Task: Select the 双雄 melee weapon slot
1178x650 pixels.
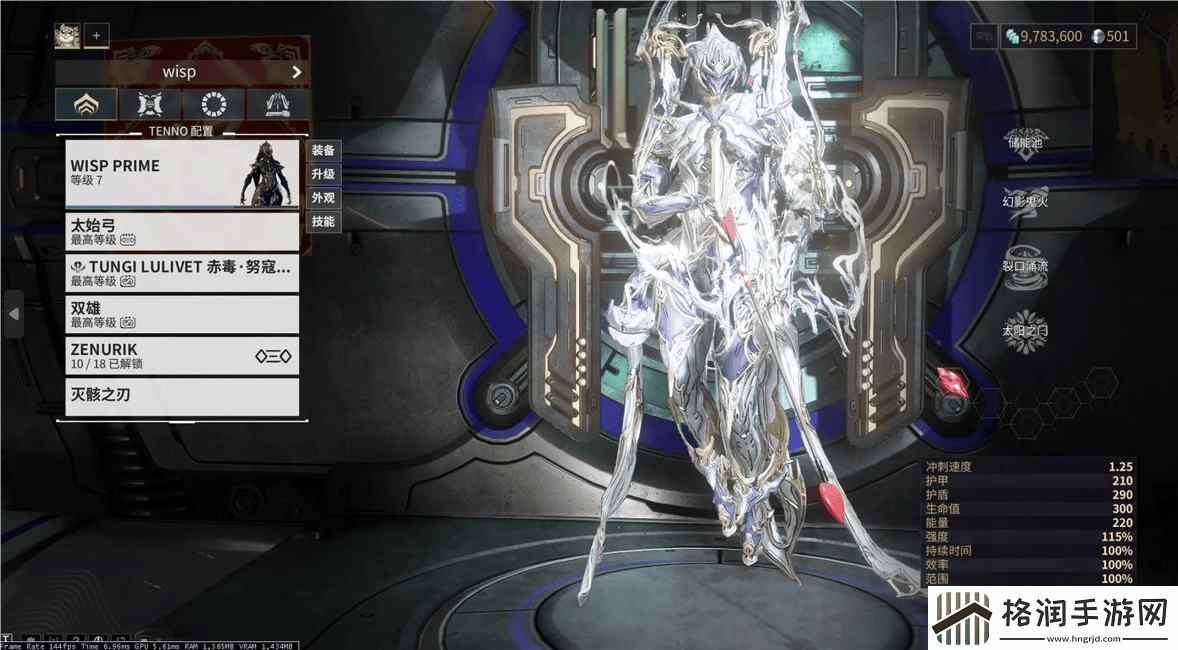Action: 182,314
